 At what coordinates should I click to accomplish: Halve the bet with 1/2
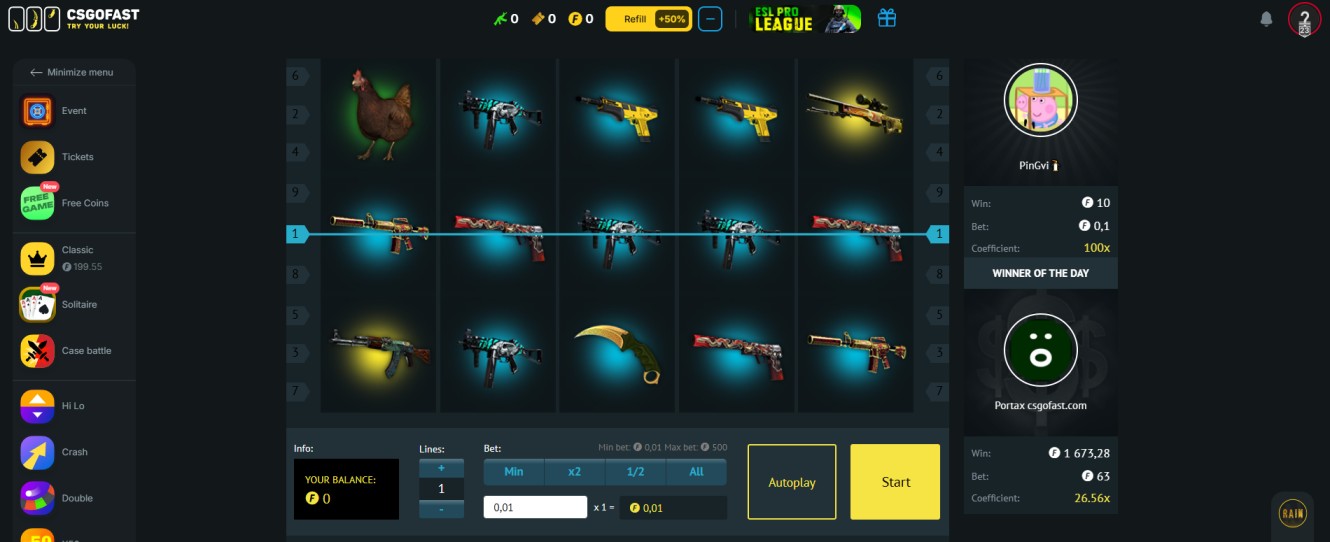[x=635, y=472]
